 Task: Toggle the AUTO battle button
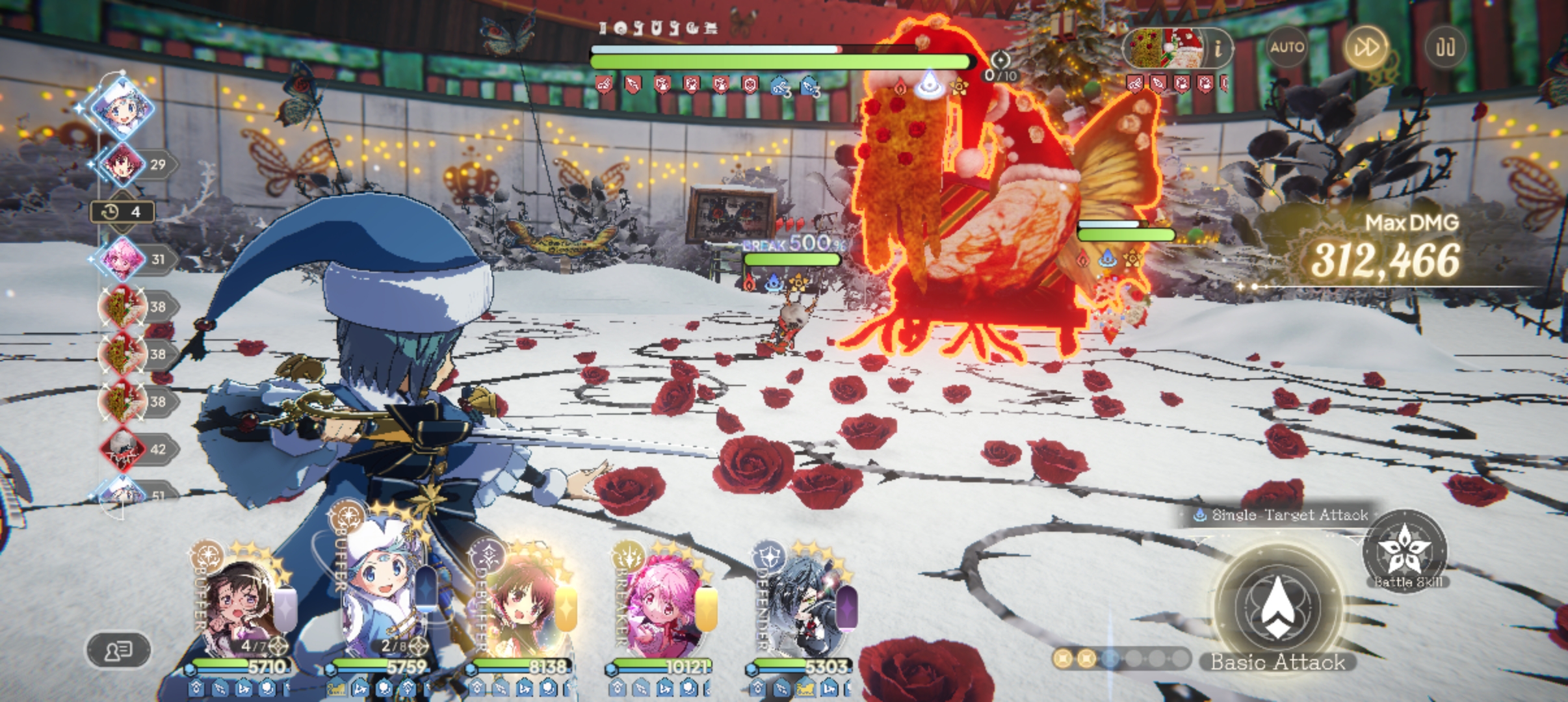pos(1287,47)
